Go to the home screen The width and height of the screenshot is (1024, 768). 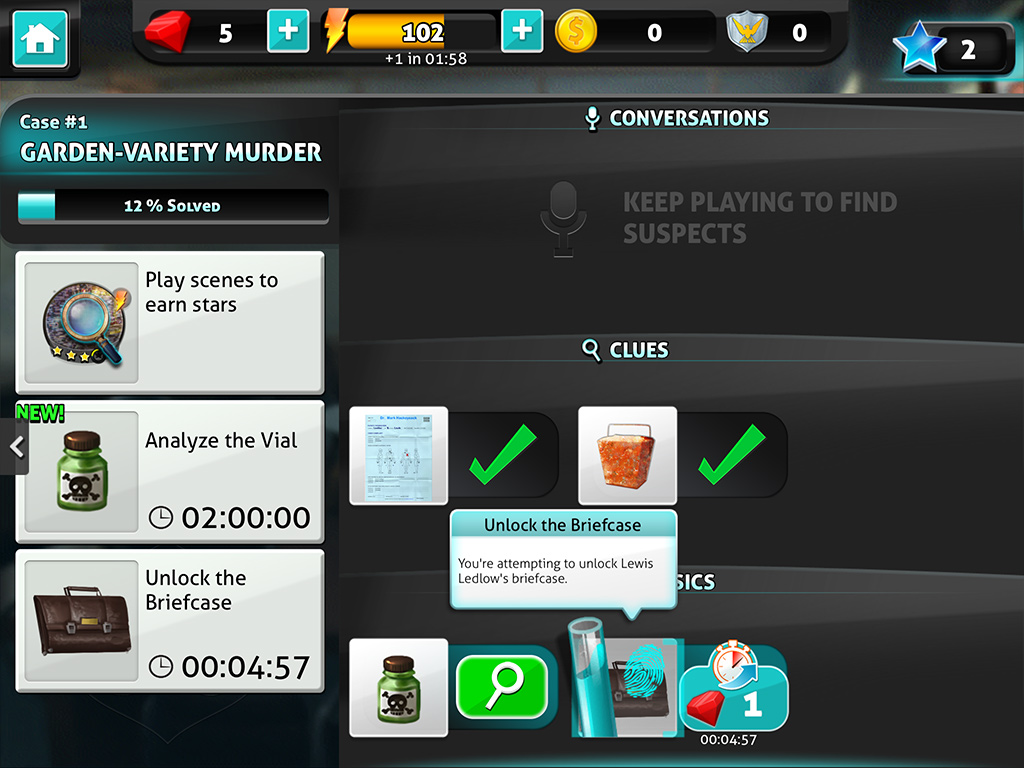click(x=40, y=39)
